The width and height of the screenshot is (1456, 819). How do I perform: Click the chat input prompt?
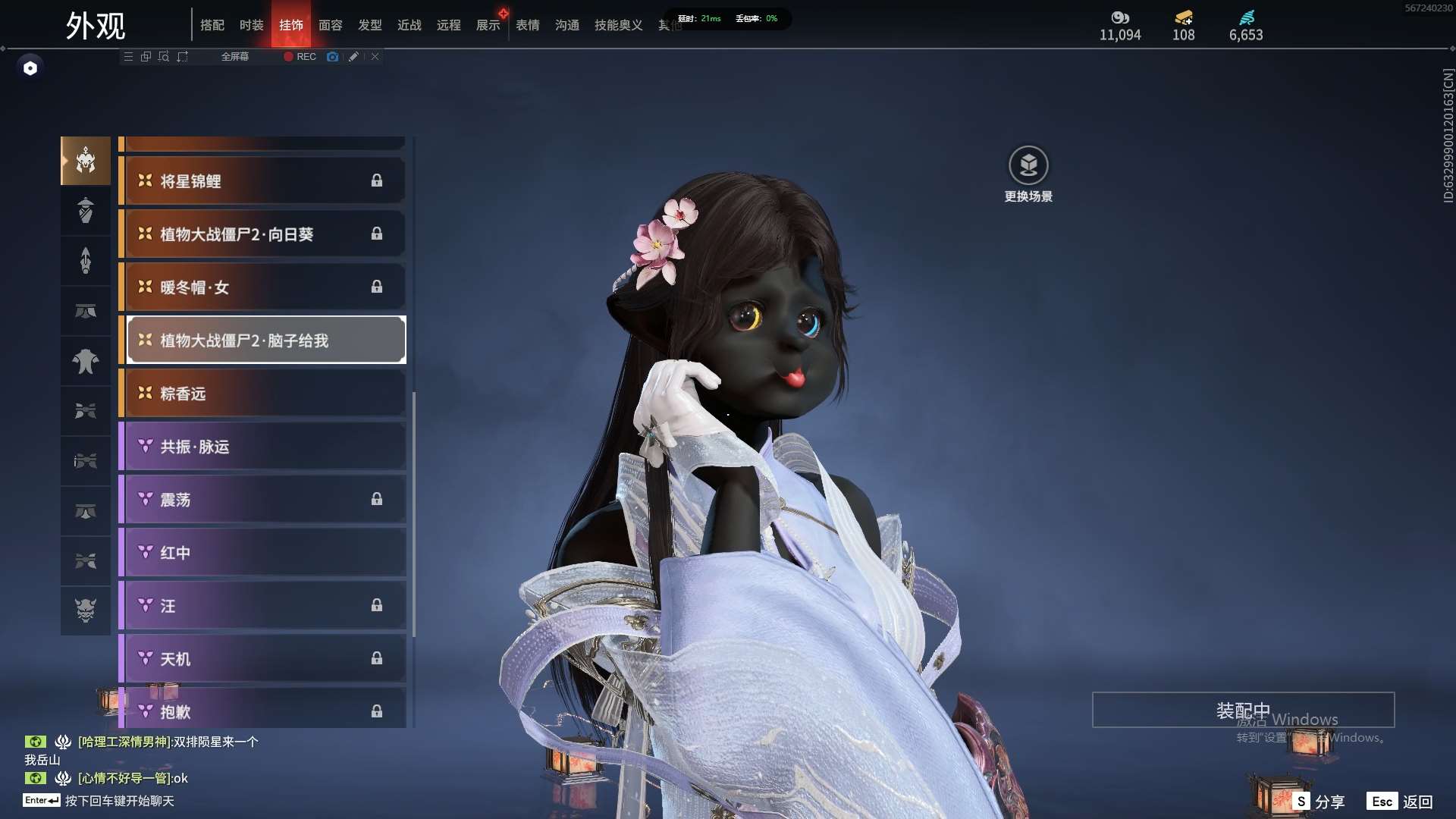click(119, 801)
